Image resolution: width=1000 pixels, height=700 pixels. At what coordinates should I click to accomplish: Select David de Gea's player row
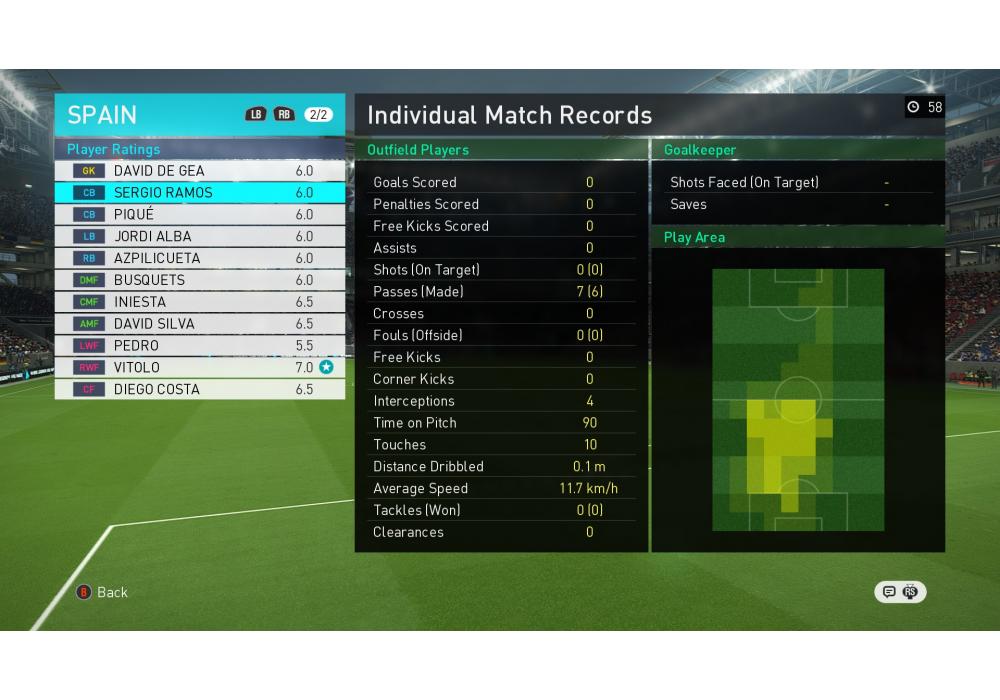click(200, 171)
